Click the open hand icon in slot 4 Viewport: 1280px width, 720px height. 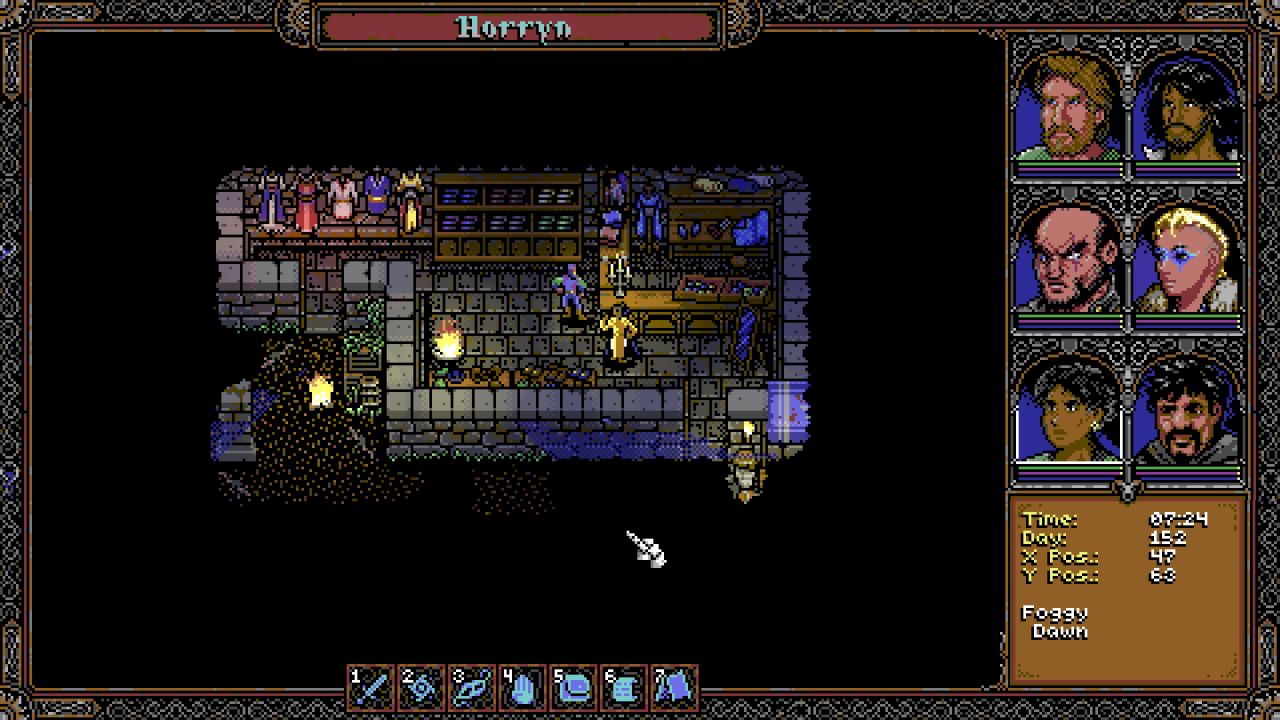[523, 688]
